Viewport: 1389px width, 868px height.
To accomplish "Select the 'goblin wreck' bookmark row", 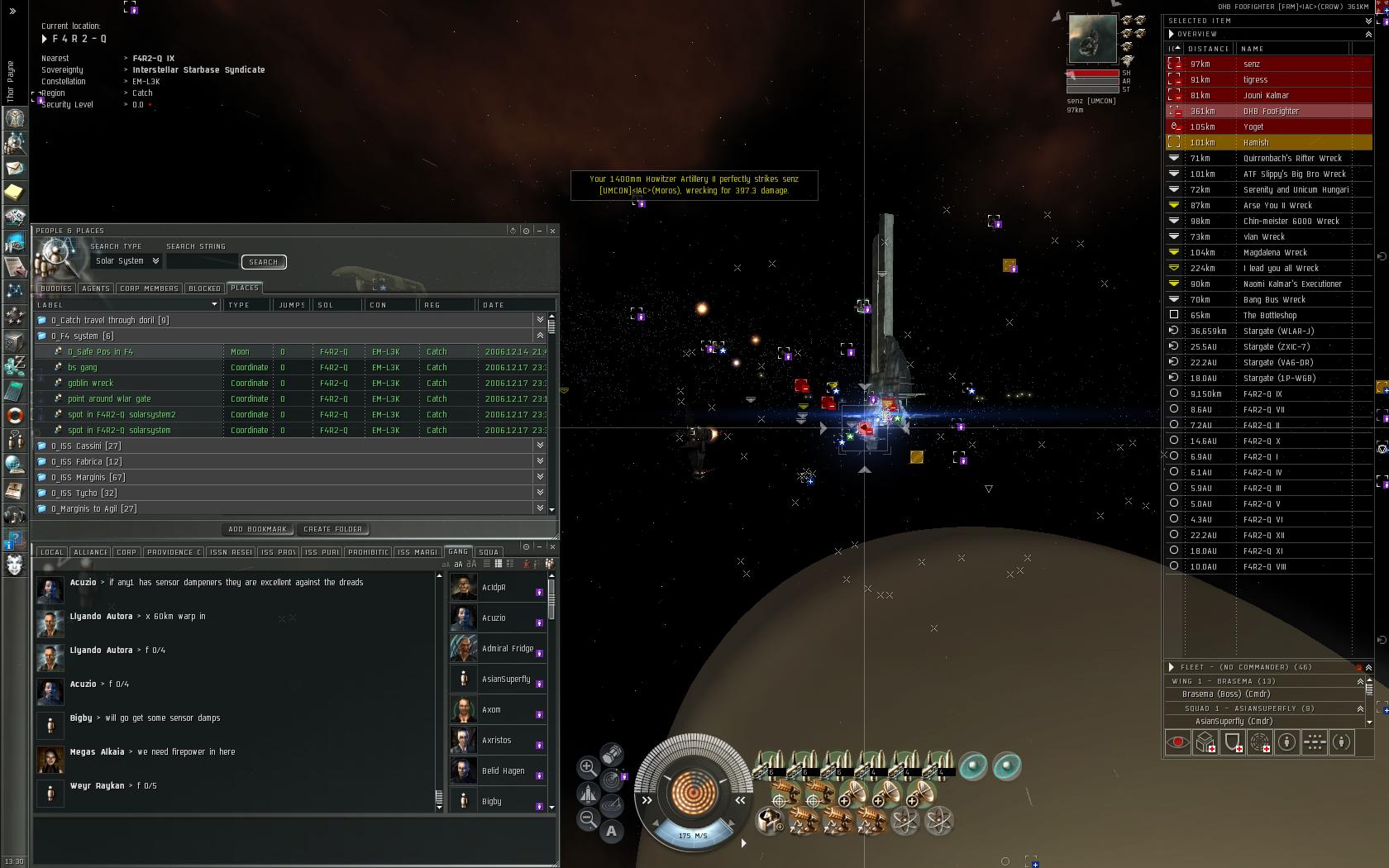I will [90, 384].
